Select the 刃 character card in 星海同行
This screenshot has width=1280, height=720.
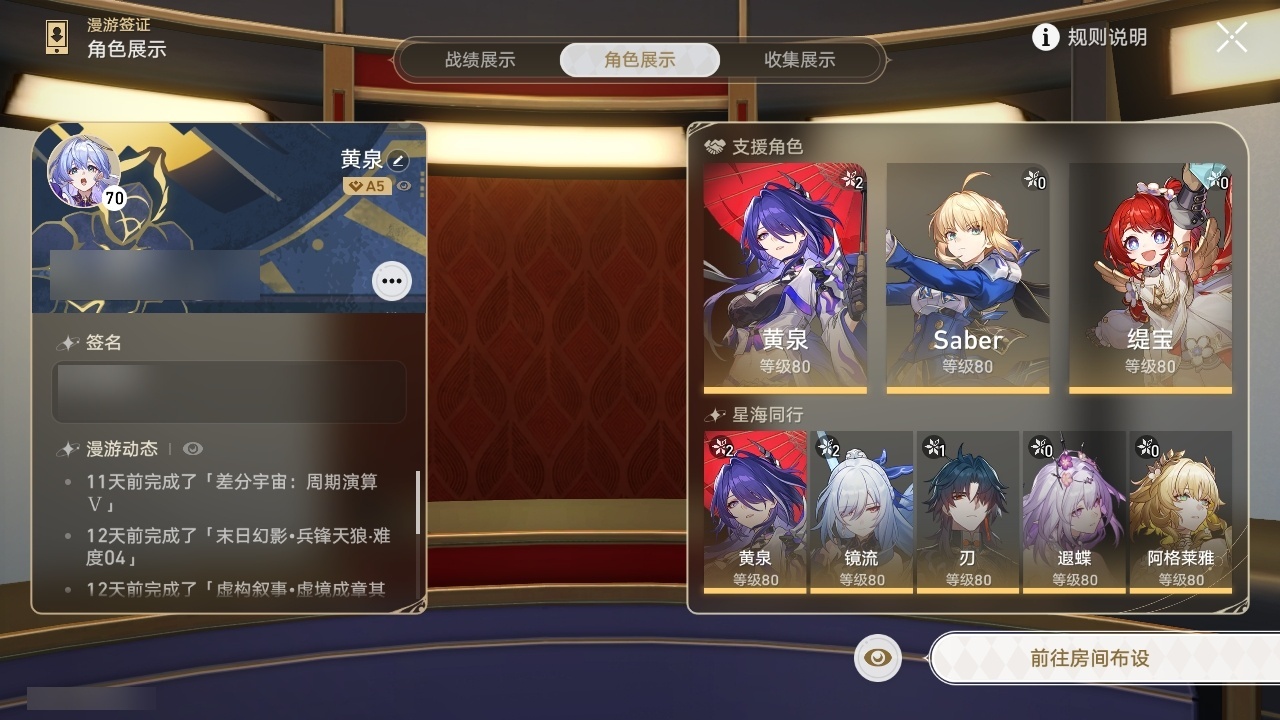click(968, 515)
